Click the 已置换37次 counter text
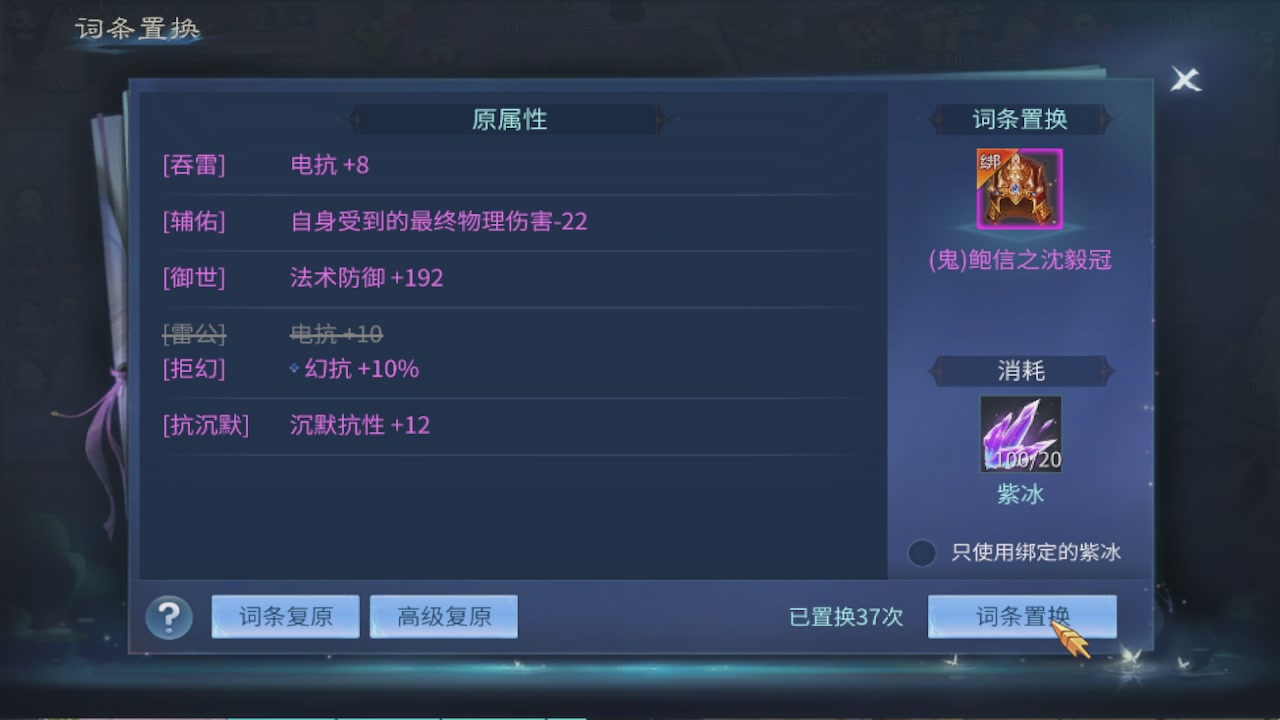1280x720 pixels. [845, 618]
